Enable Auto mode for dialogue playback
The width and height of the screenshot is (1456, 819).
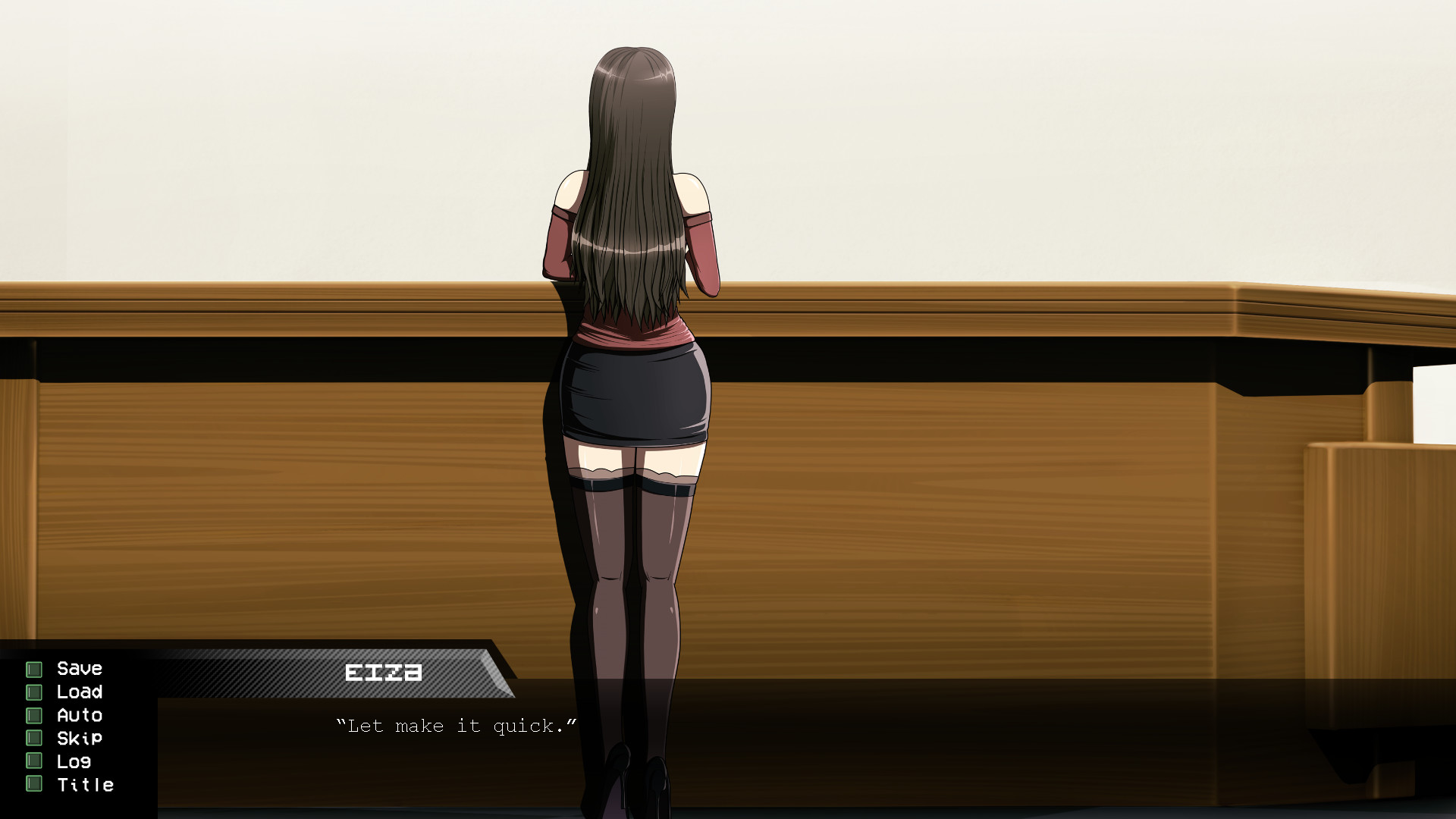click(x=79, y=715)
